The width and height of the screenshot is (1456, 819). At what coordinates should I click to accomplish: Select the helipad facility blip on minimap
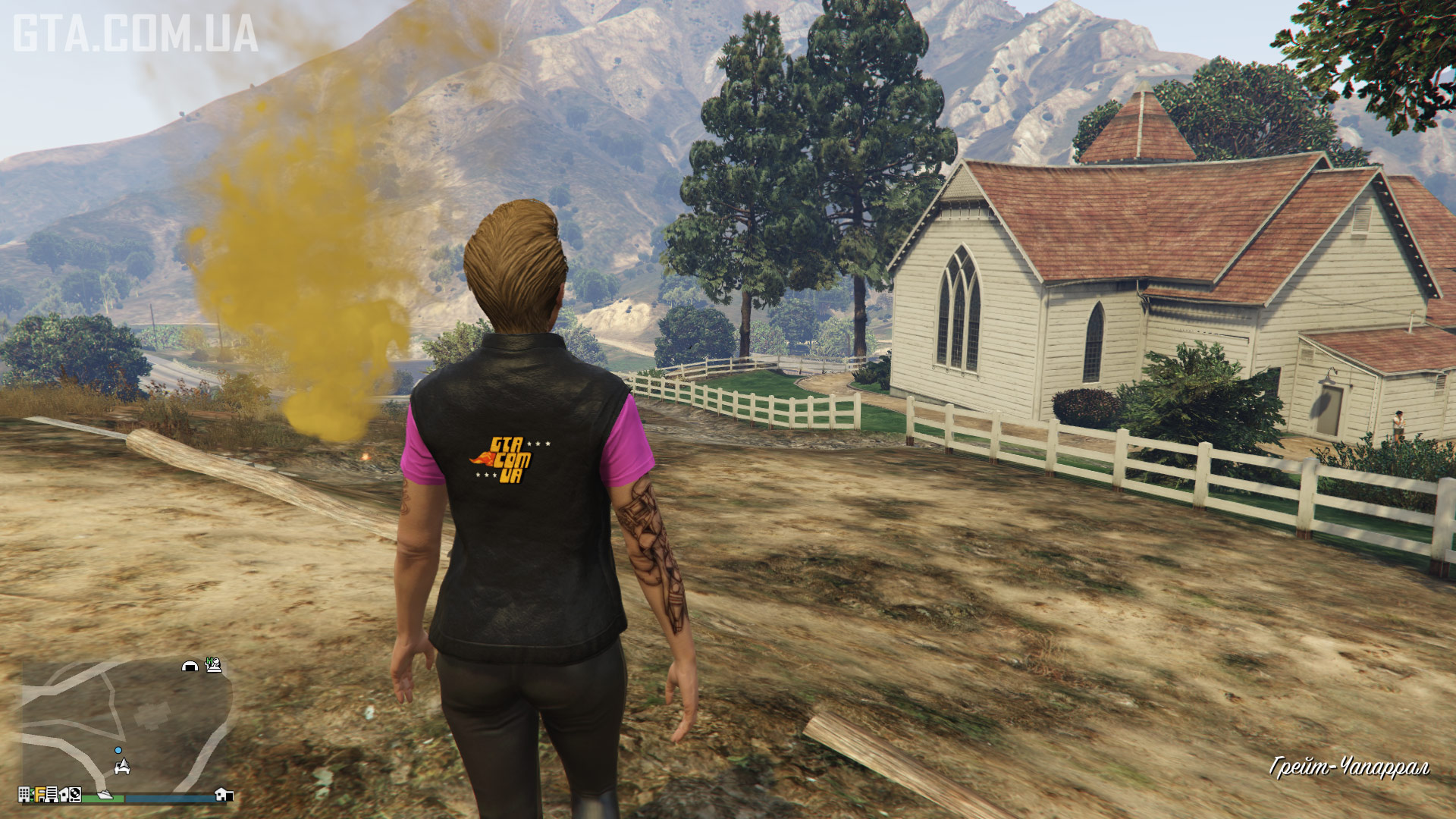[x=214, y=665]
